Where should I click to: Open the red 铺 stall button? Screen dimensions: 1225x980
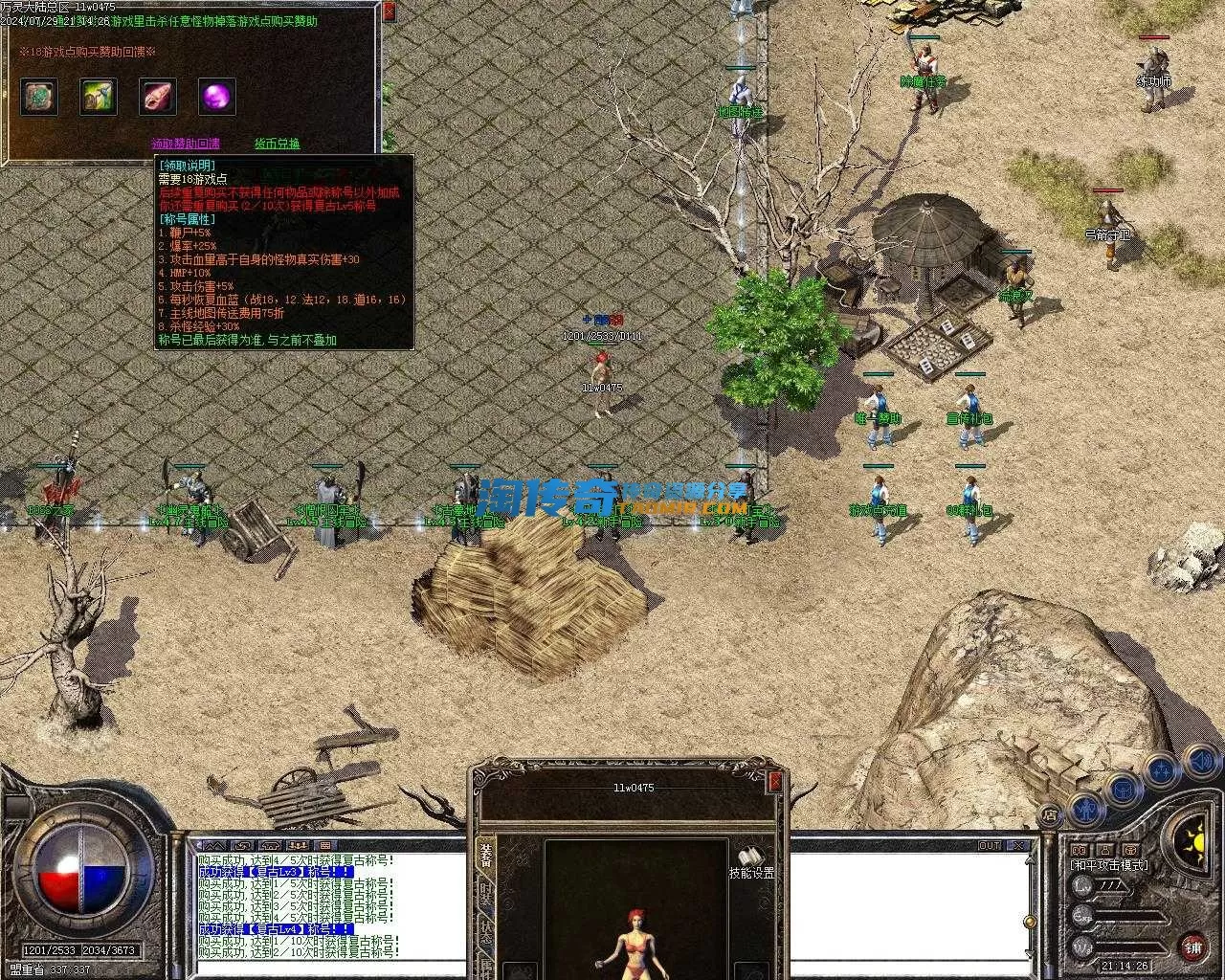1192,947
